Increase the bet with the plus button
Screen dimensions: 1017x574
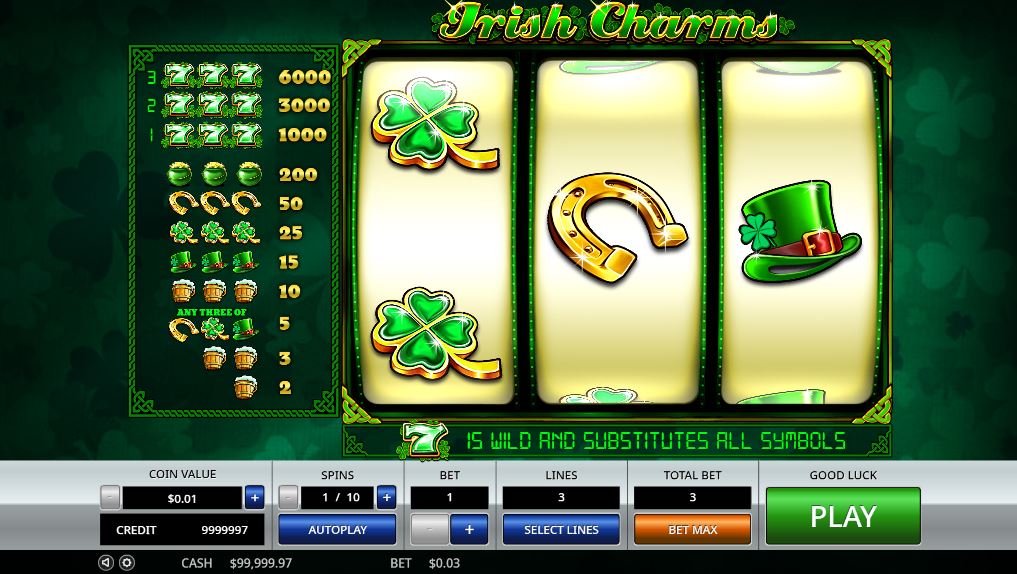point(469,529)
